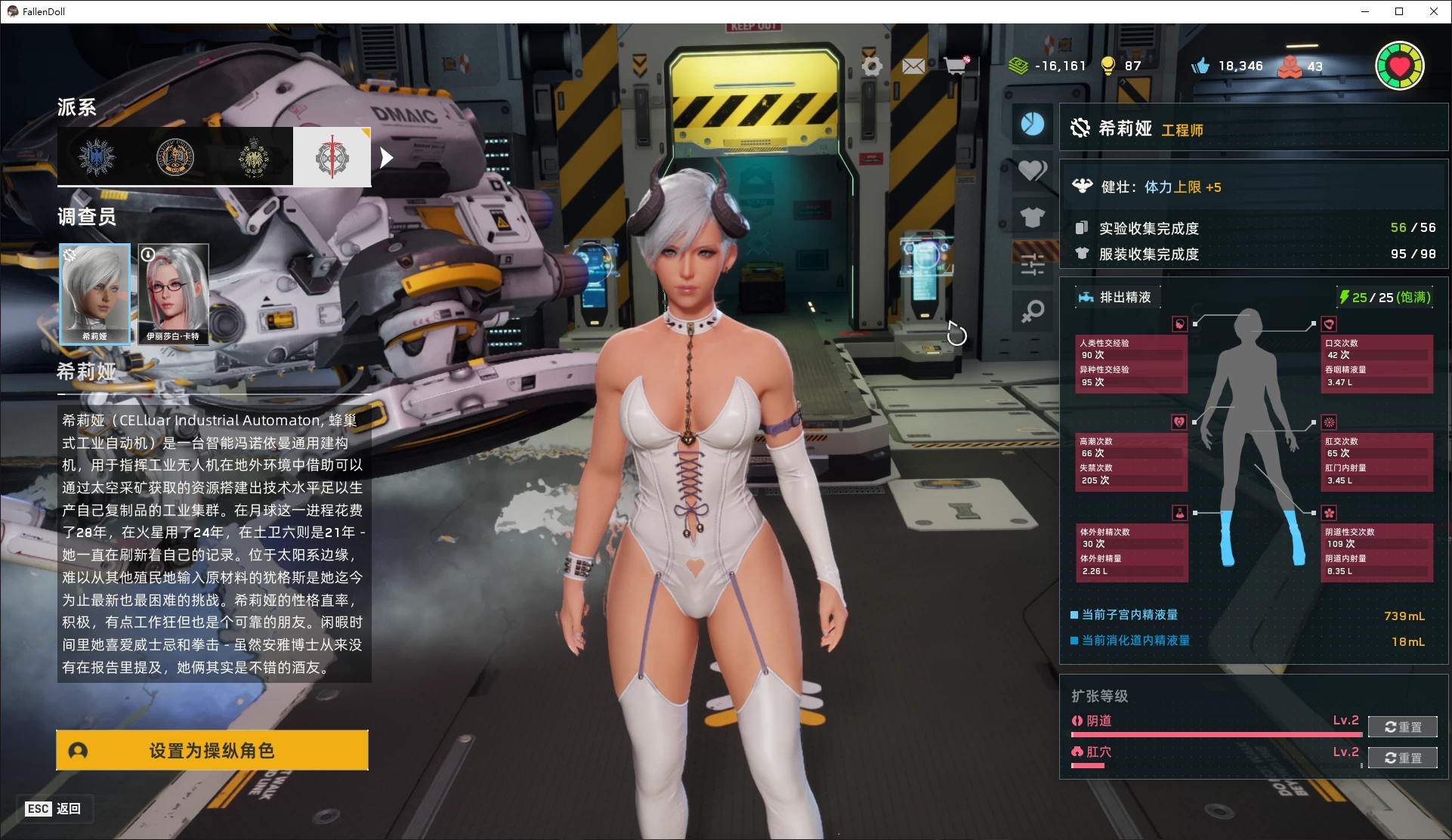Screen dimensions: 1452x840
Task: Open the hearts side tab
Action: tap(1032, 171)
